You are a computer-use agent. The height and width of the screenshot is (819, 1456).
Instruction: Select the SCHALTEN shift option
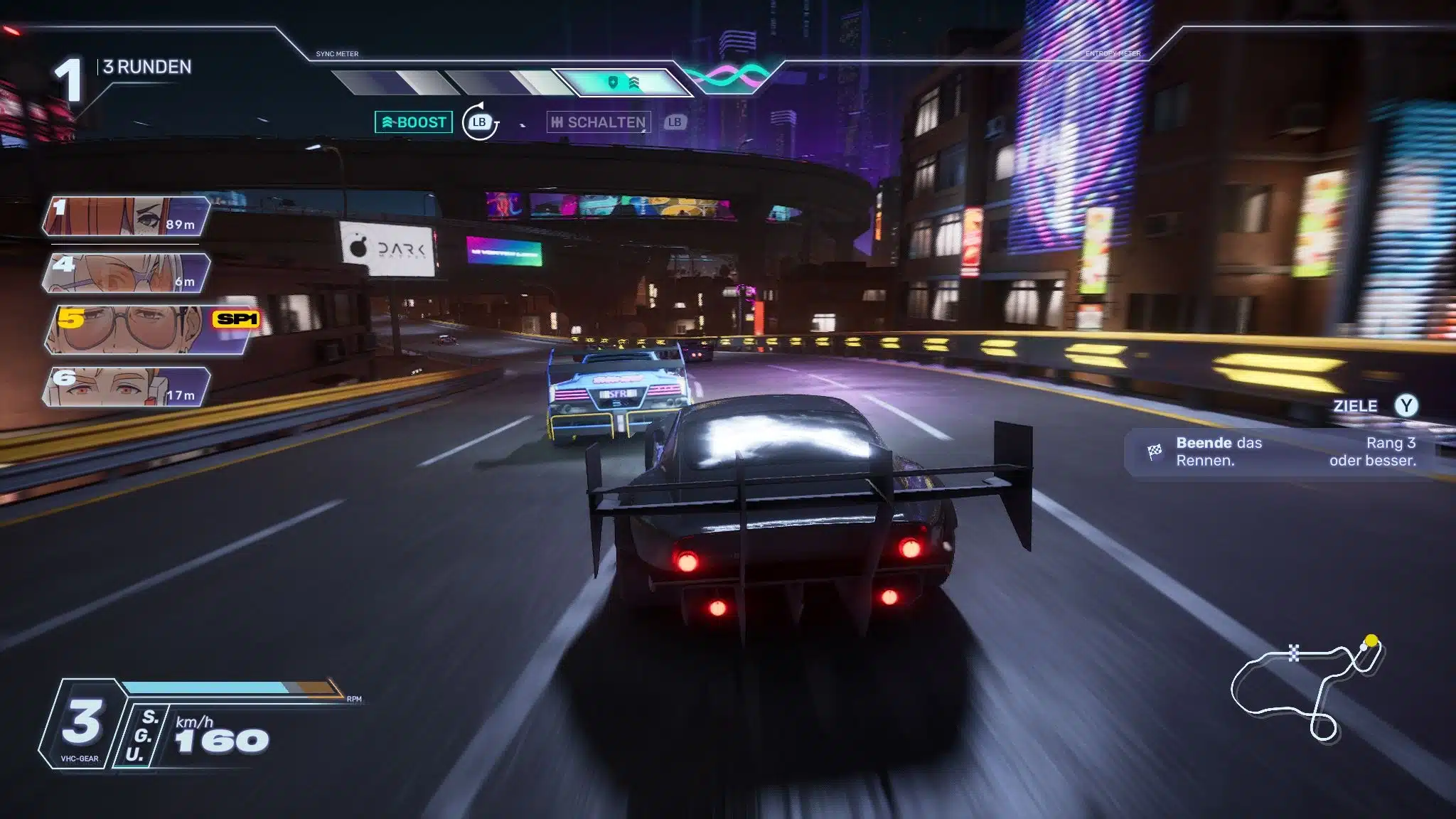(x=599, y=122)
